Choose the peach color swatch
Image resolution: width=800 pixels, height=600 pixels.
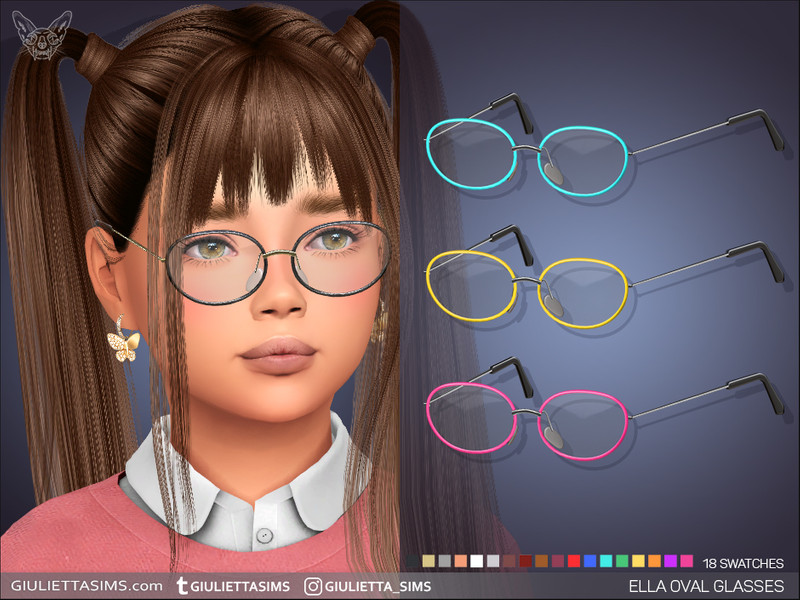point(461,561)
